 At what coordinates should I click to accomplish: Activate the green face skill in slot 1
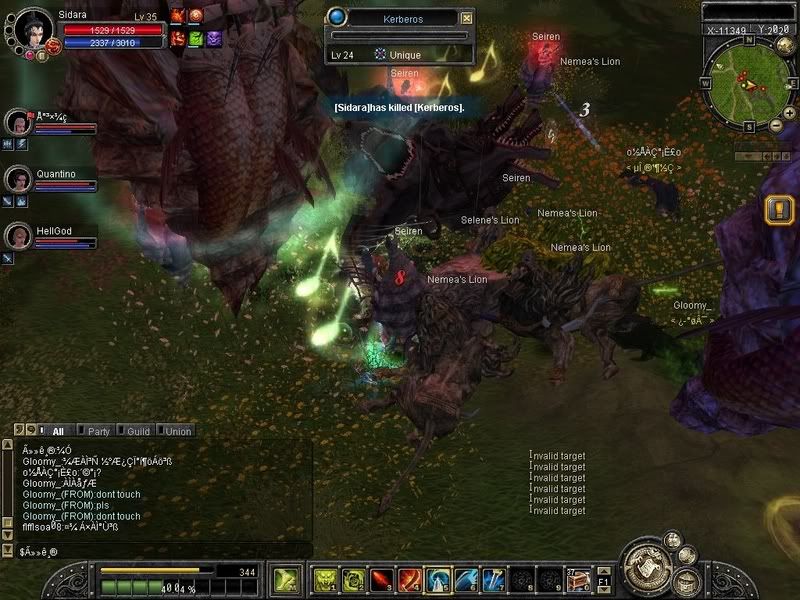(x=327, y=579)
